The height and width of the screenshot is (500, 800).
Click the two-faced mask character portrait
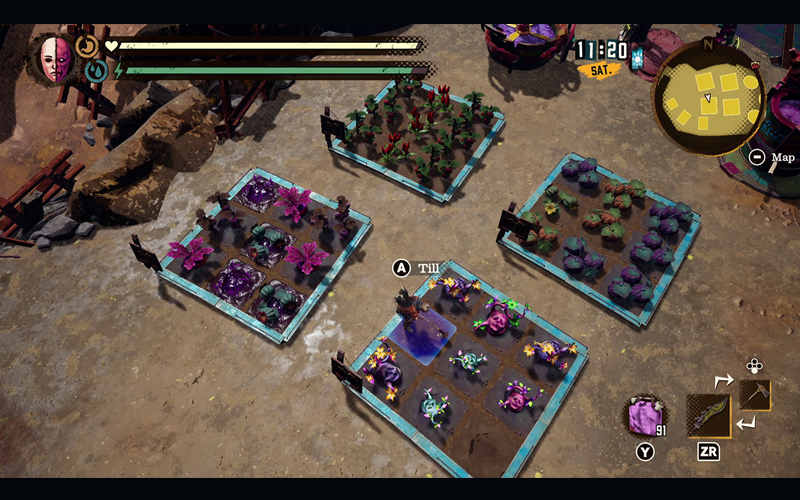point(55,59)
